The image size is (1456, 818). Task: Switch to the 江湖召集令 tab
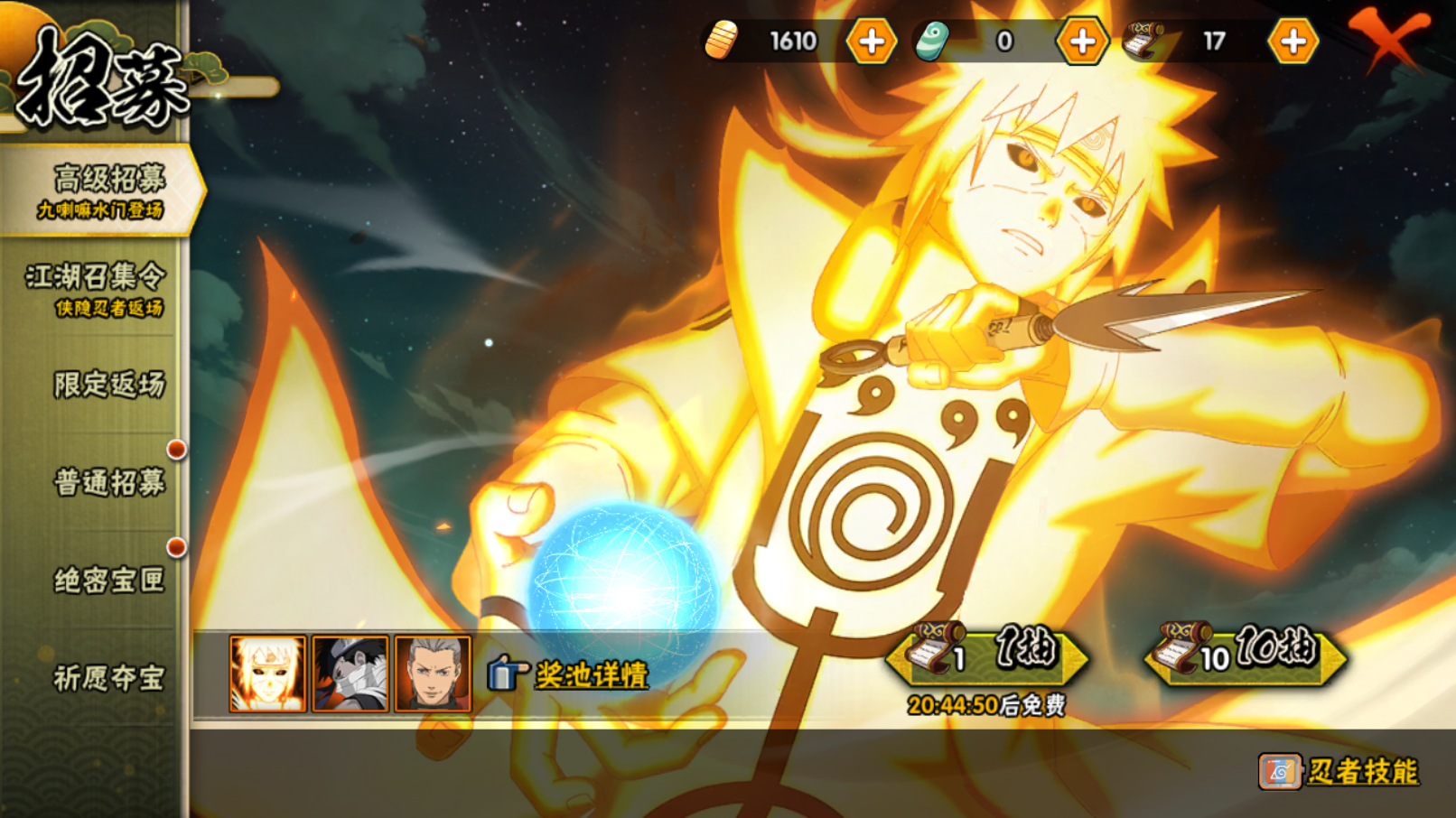(x=95, y=288)
